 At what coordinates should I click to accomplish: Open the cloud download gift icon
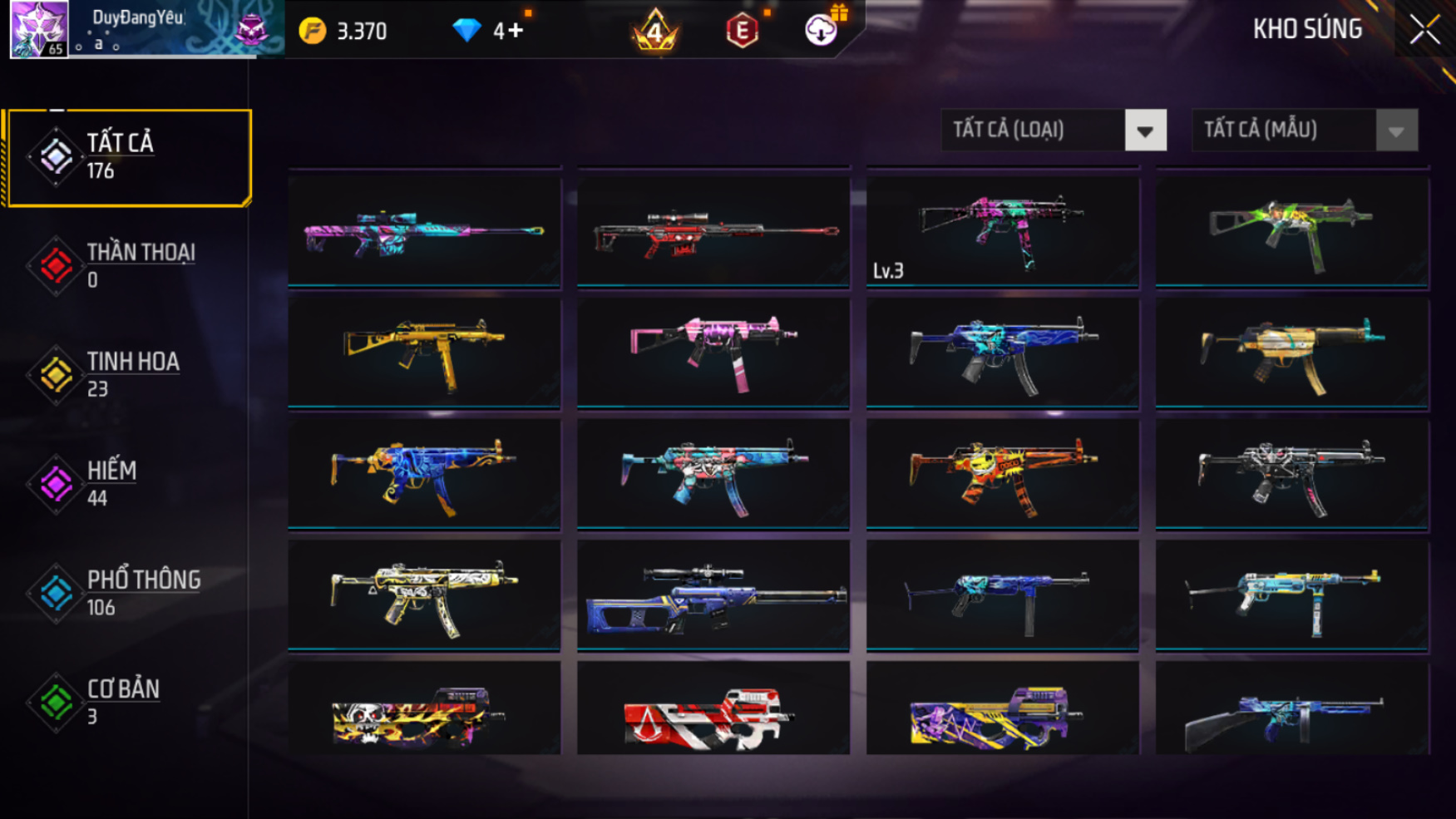[822, 30]
